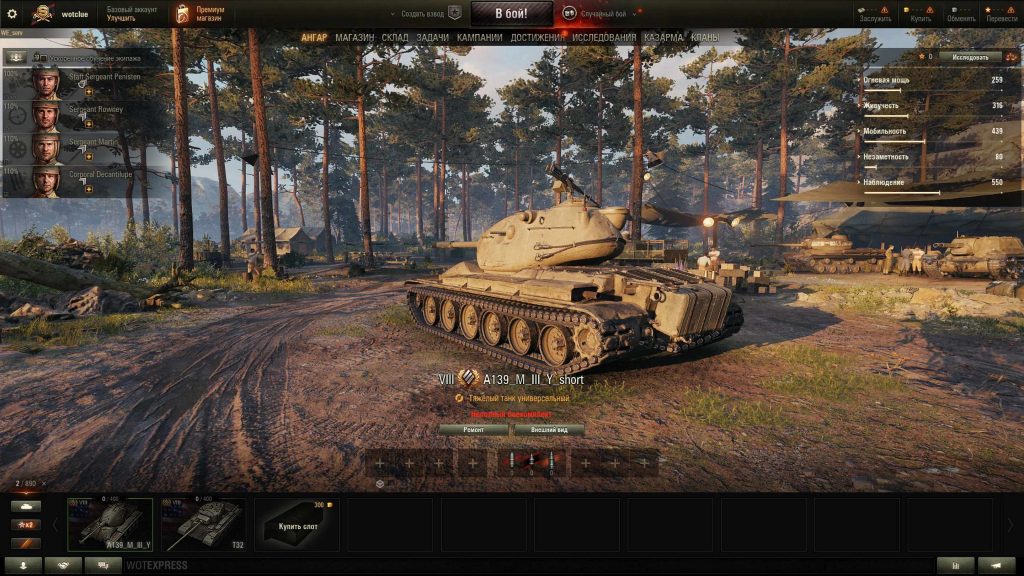The width and height of the screenshot is (1024, 576).
Task: Select the T32 tank in the carousel
Action: tap(203, 524)
